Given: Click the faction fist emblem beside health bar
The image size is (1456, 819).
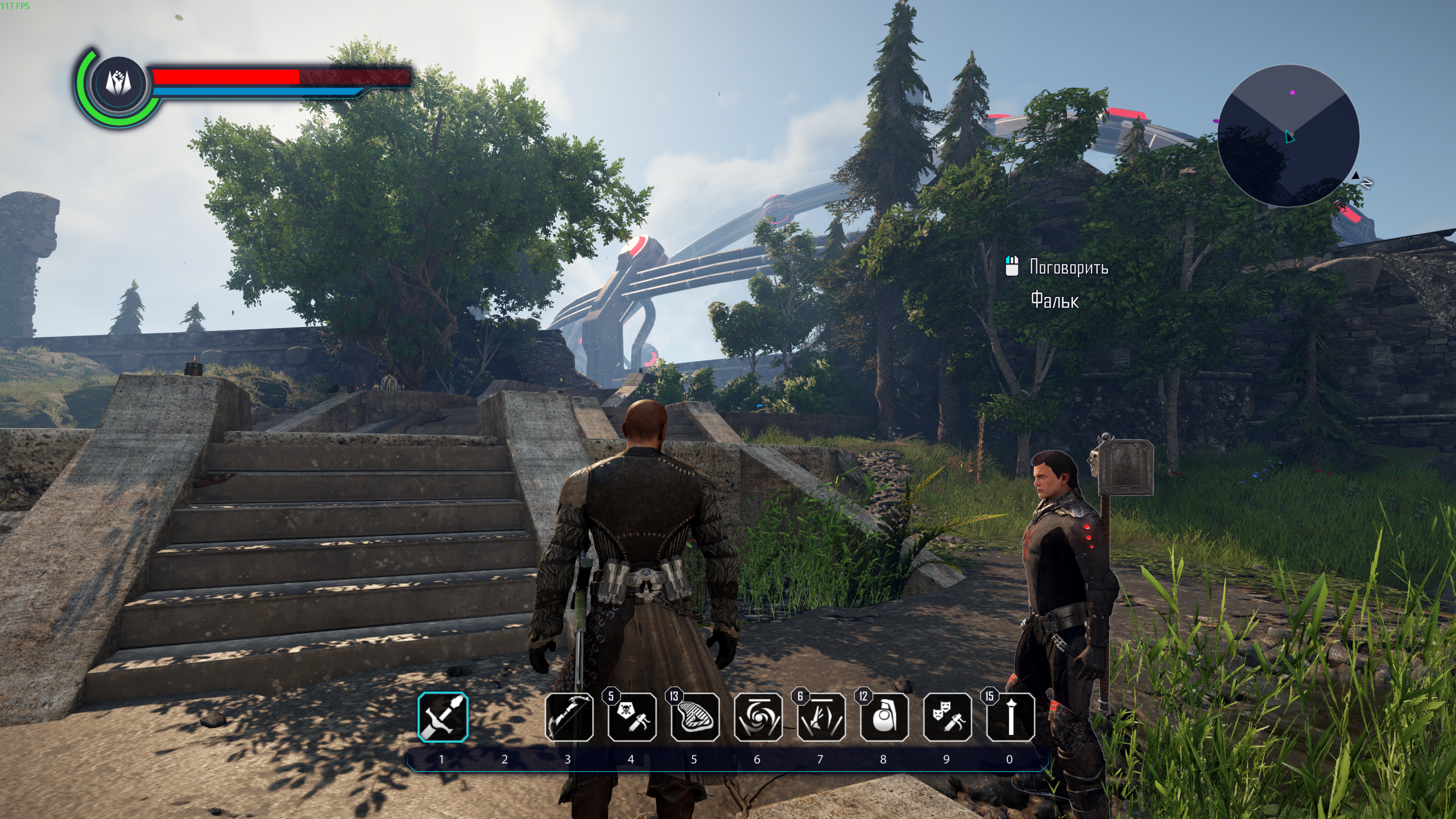Looking at the screenshot, I should tap(120, 84).
